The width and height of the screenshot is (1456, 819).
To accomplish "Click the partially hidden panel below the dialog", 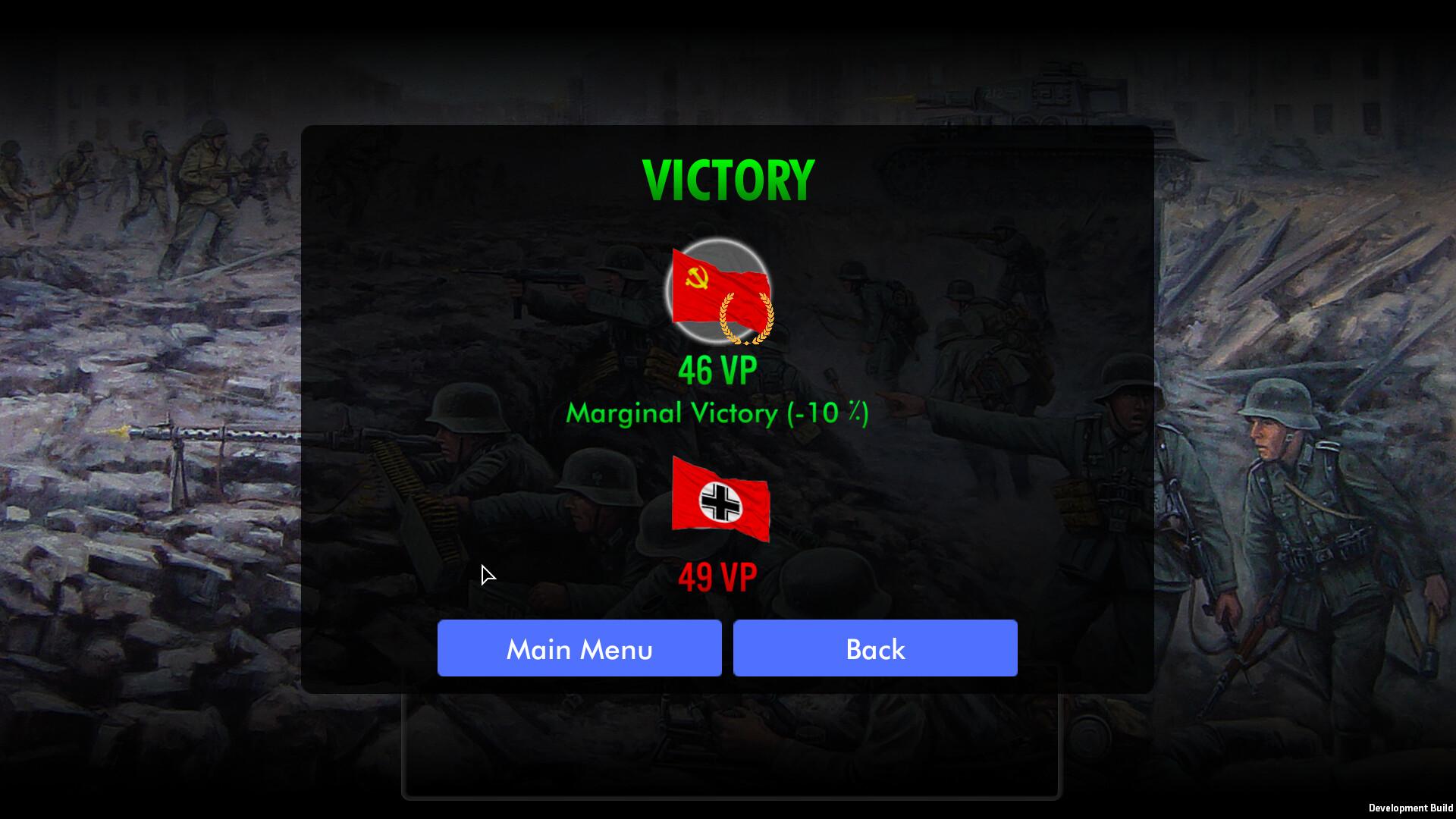I will [730, 747].
